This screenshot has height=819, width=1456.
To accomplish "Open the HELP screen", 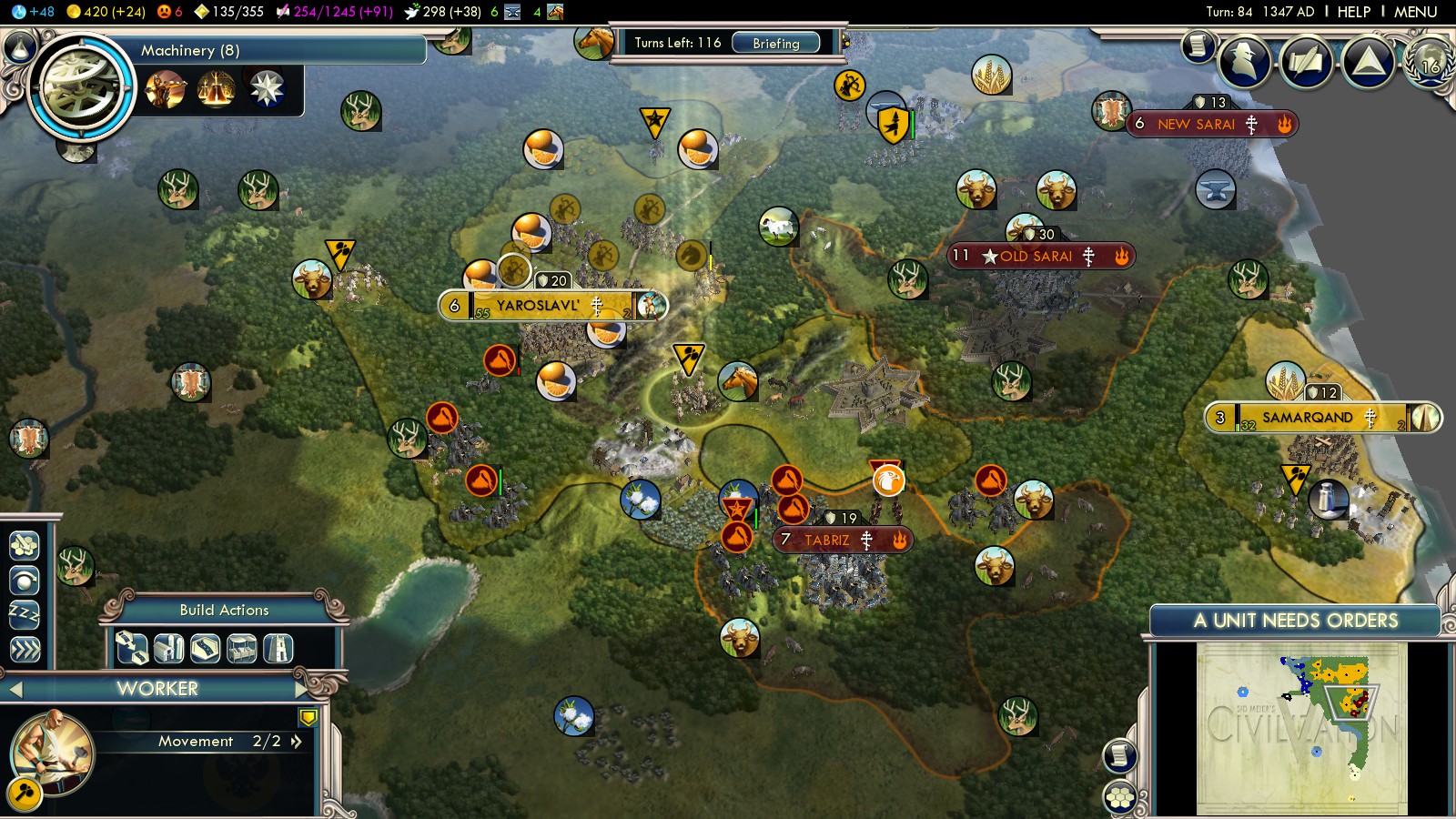I will [x=1353, y=12].
